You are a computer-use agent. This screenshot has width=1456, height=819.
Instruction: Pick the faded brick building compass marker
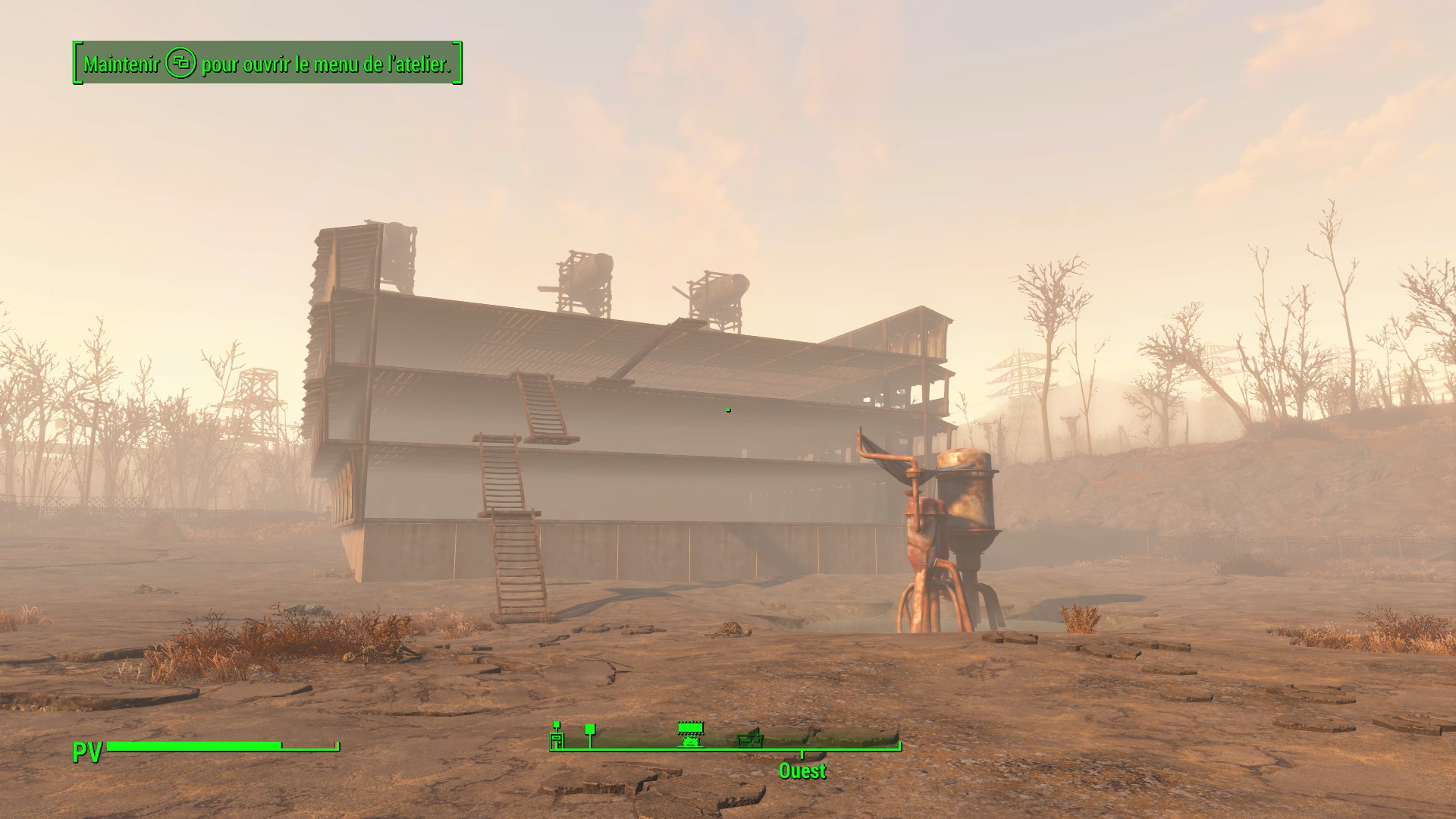click(750, 738)
